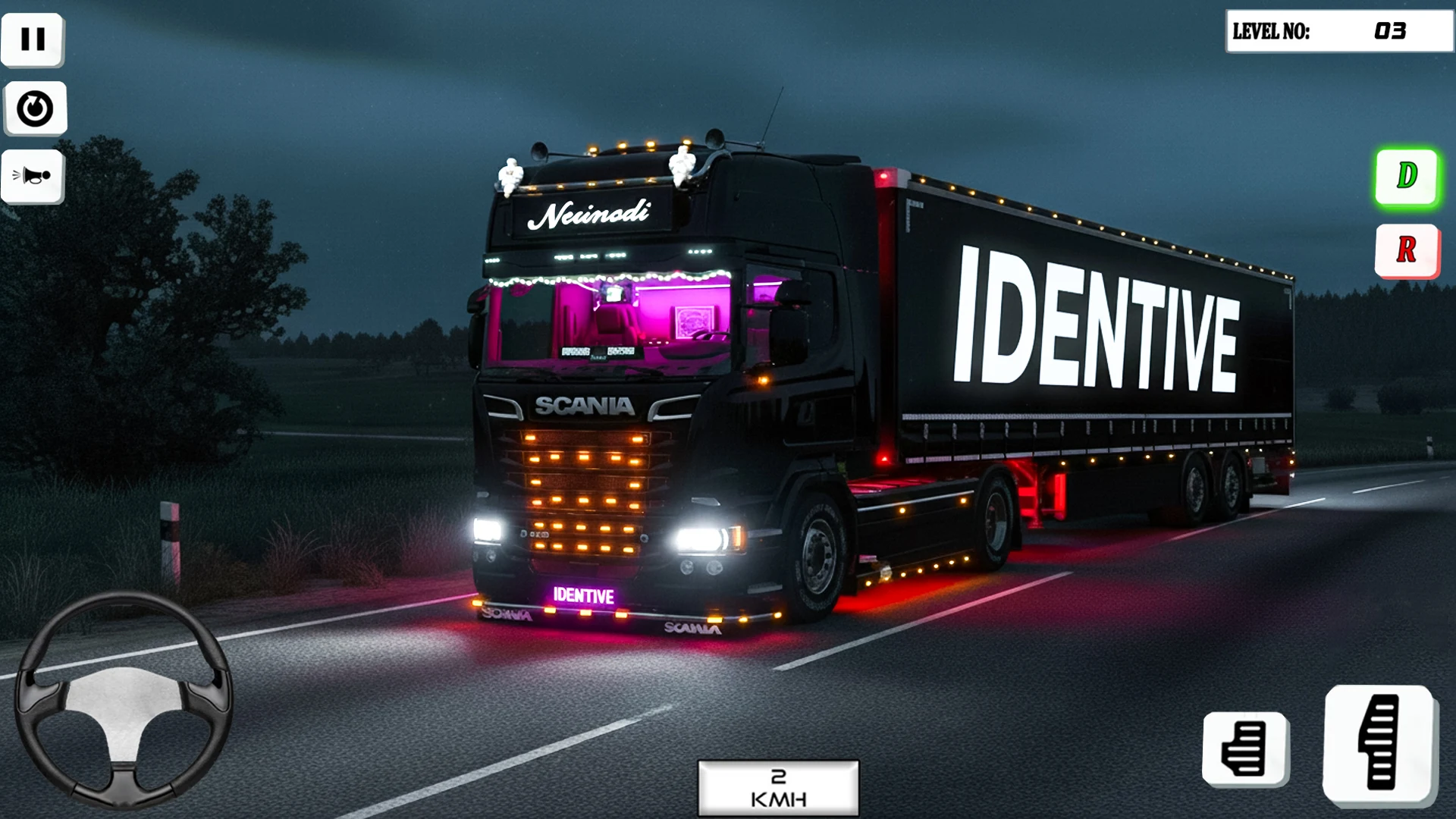Select the red R reverse gear
The width and height of the screenshot is (1456, 819).
[x=1407, y=250]
